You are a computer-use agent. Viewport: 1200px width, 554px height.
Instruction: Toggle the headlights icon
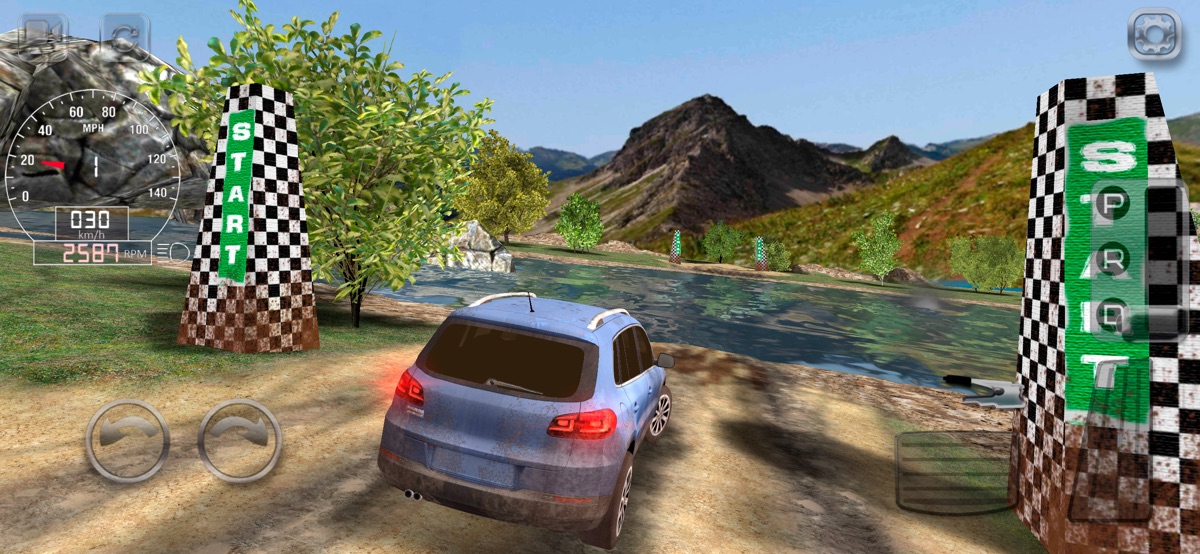coord(174,251)
